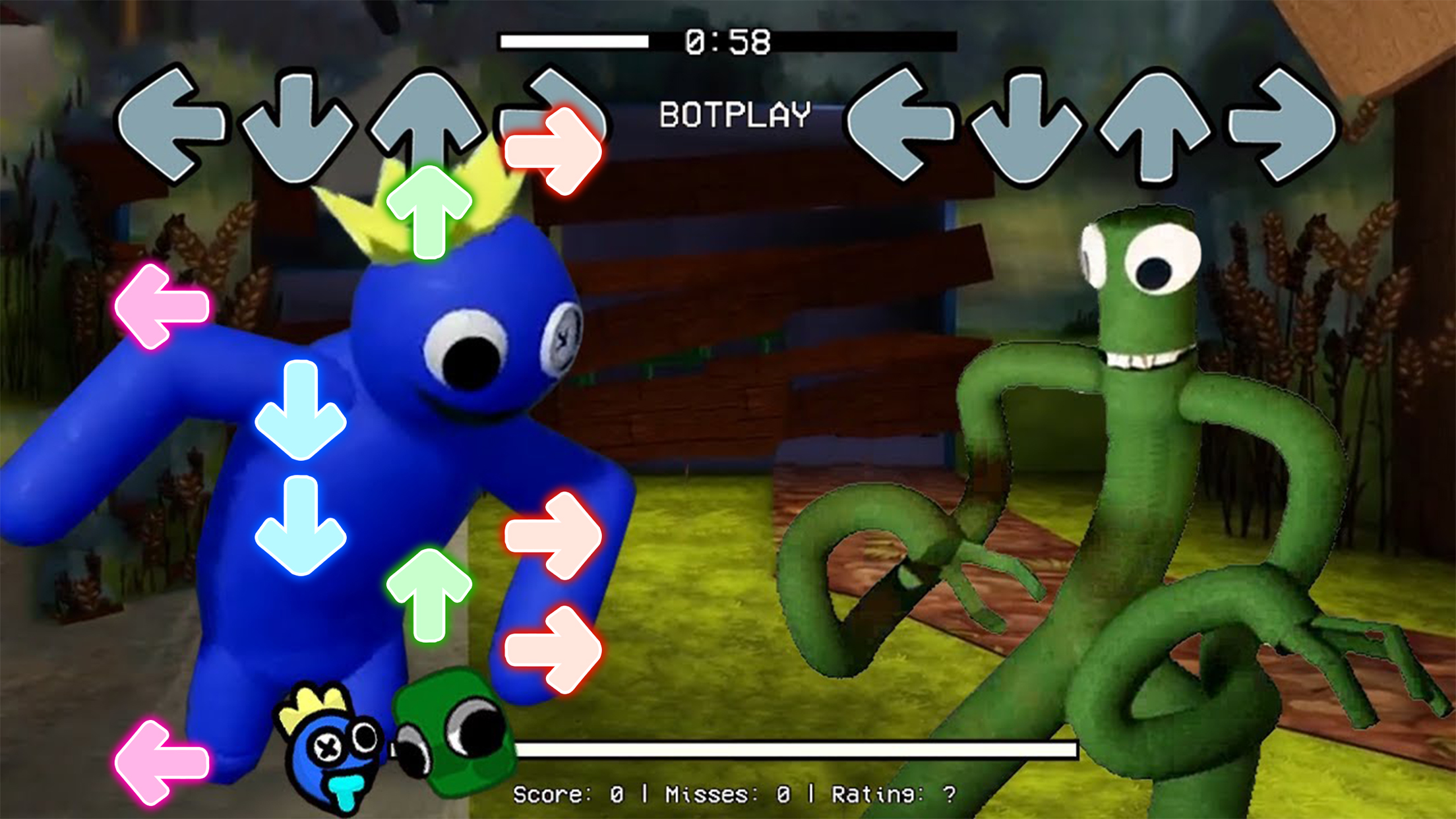Hit the glowing green up note
Screen dimensions: 1456x819
[429, 211]
